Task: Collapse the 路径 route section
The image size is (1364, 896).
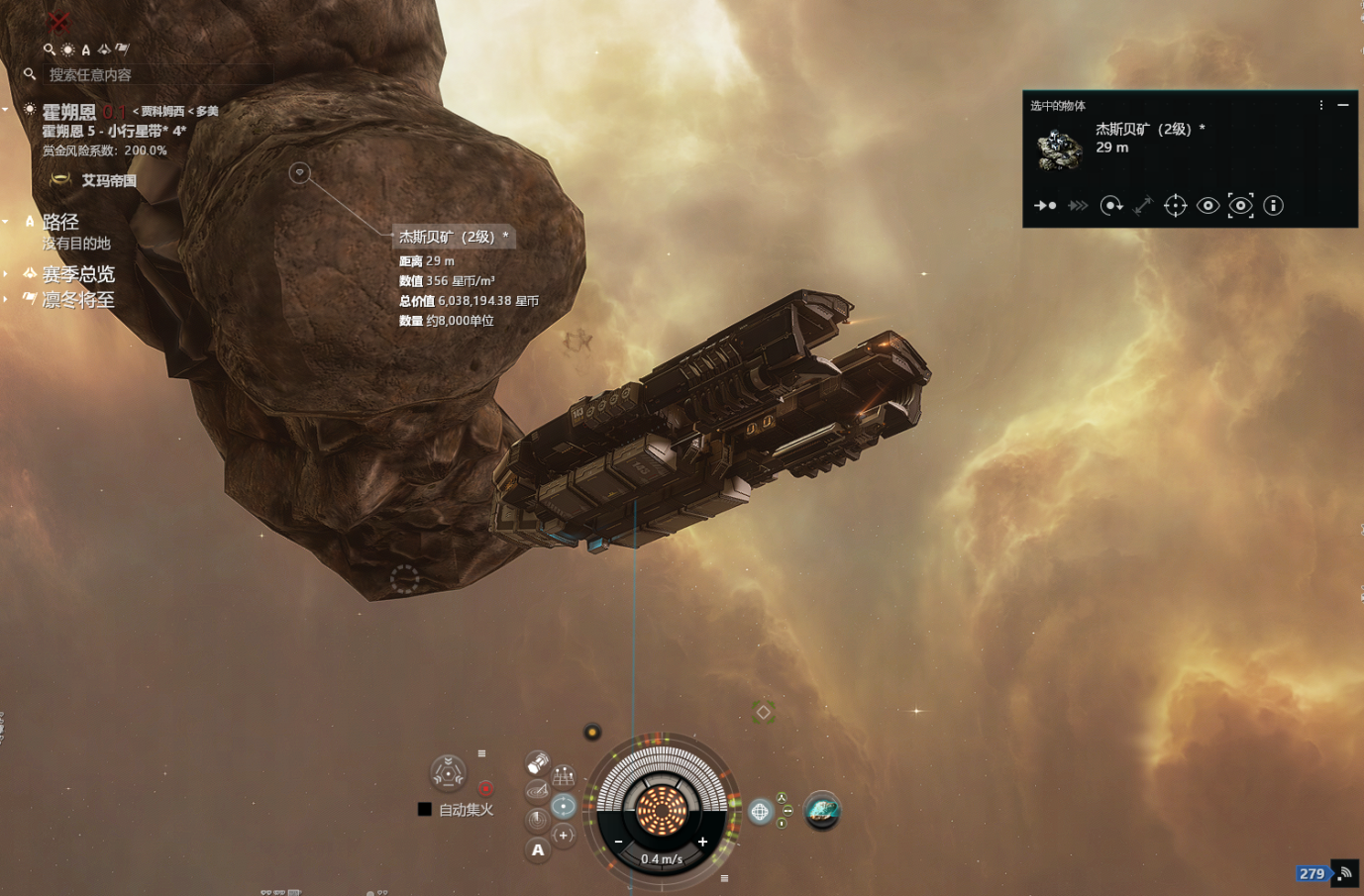Action: (6, 222)
